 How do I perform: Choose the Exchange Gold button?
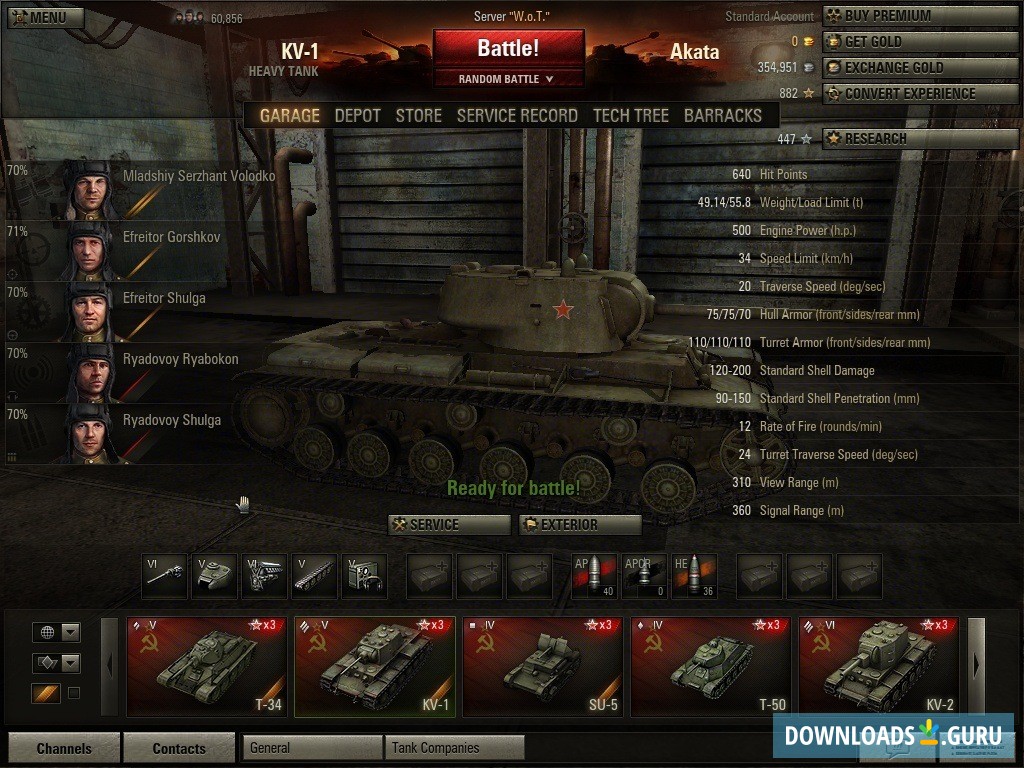pos(920,68)
